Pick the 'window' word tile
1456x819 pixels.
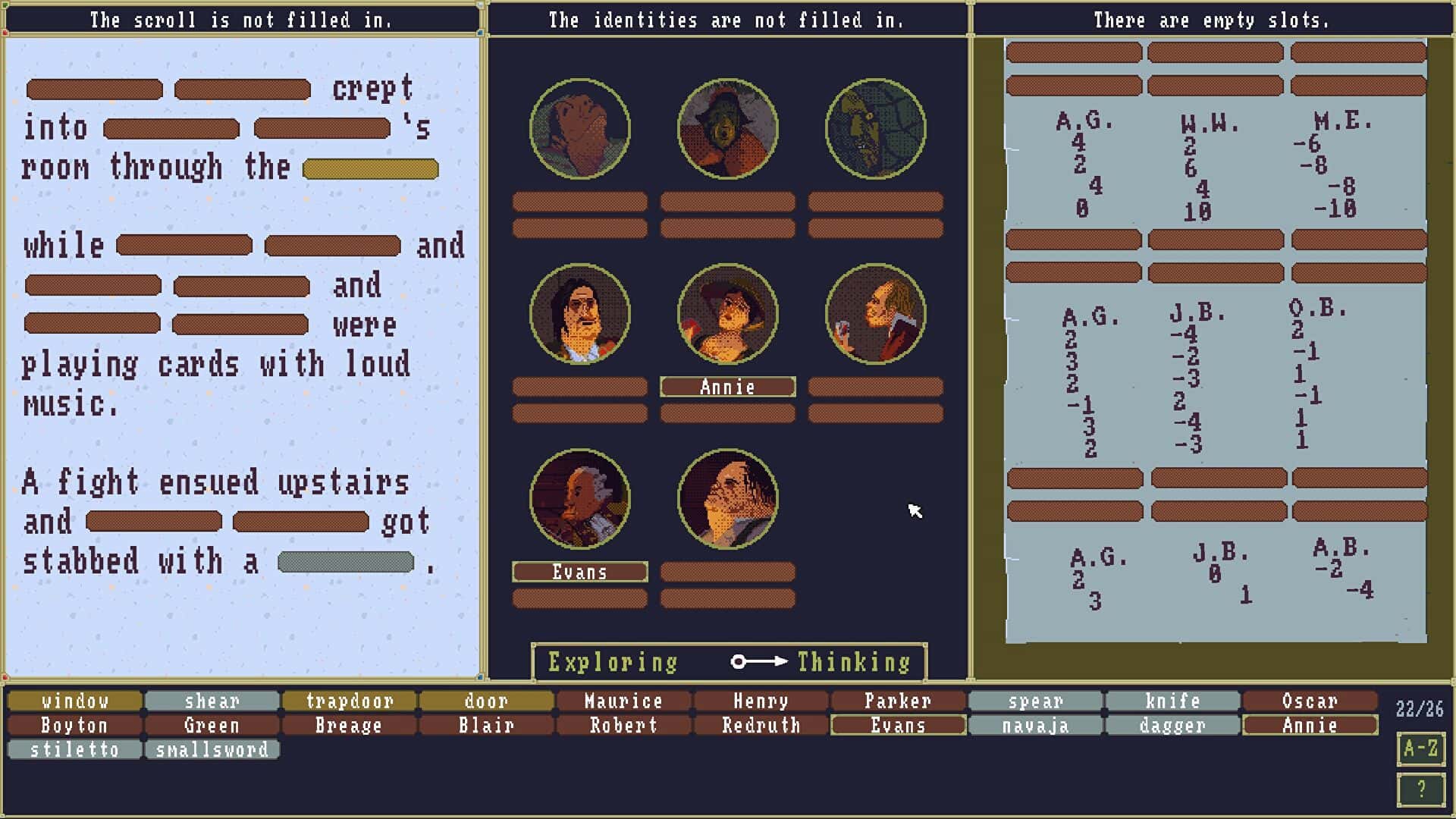point(75,701)
